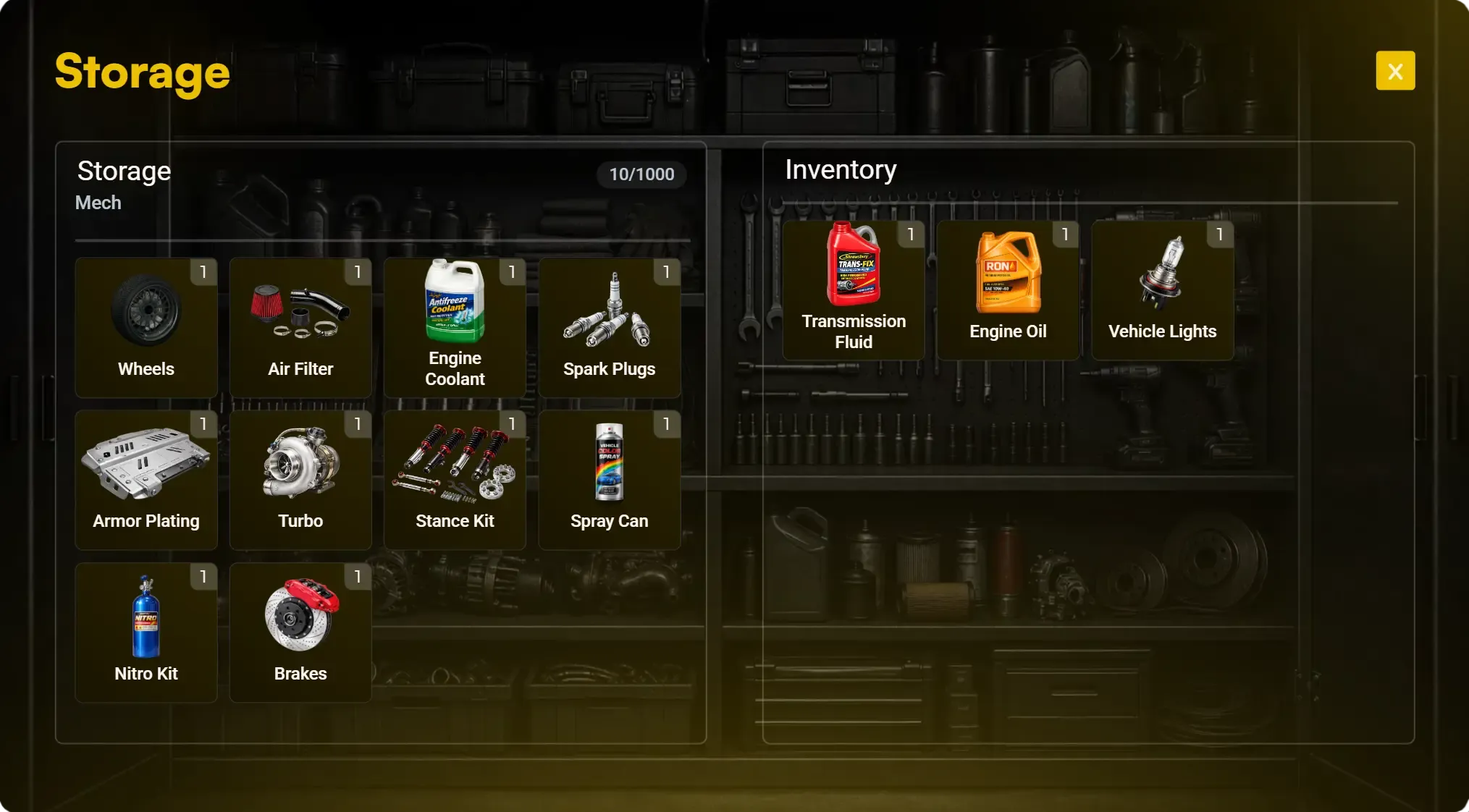Click the Inventory panel heading
1469x812 pixels.
coord(841,170)
